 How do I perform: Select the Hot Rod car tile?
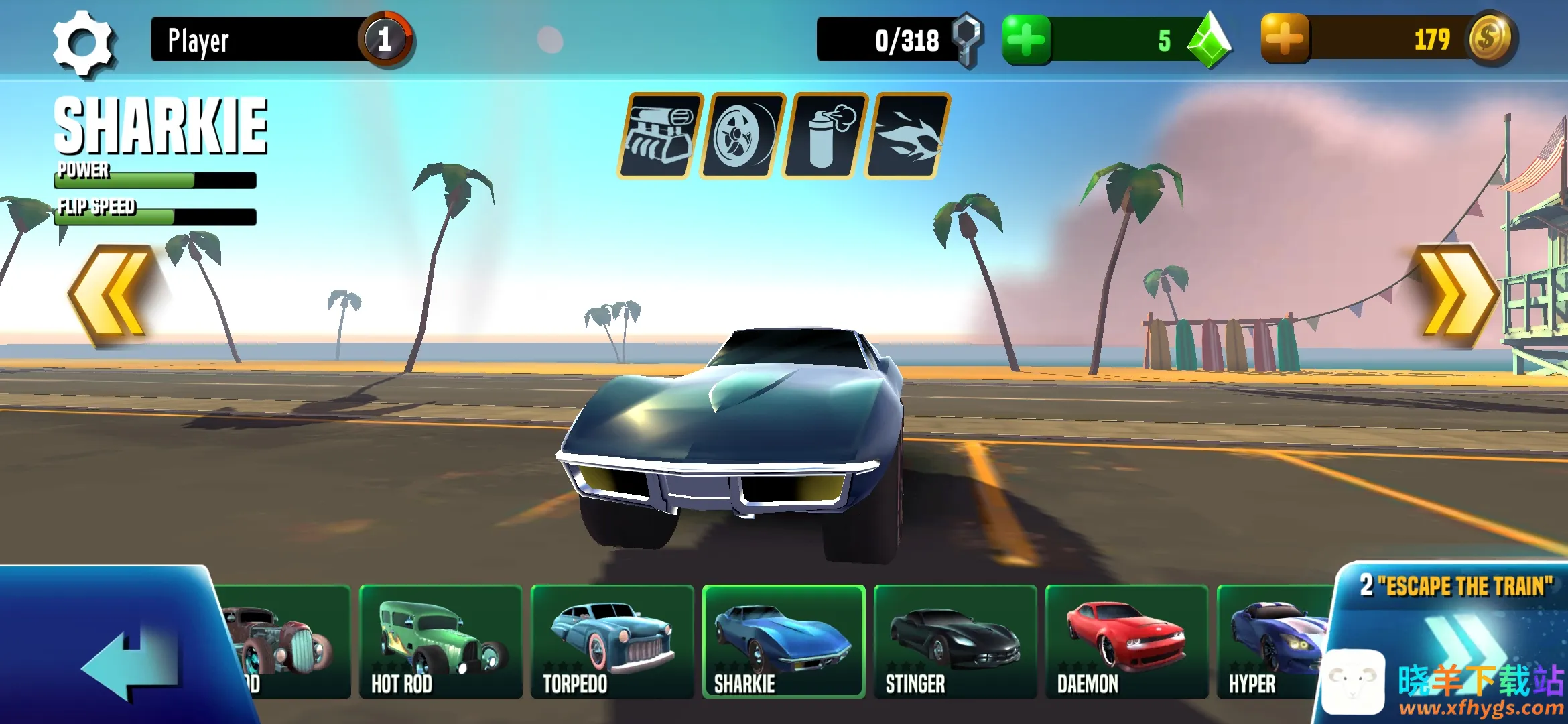[440, 642]
